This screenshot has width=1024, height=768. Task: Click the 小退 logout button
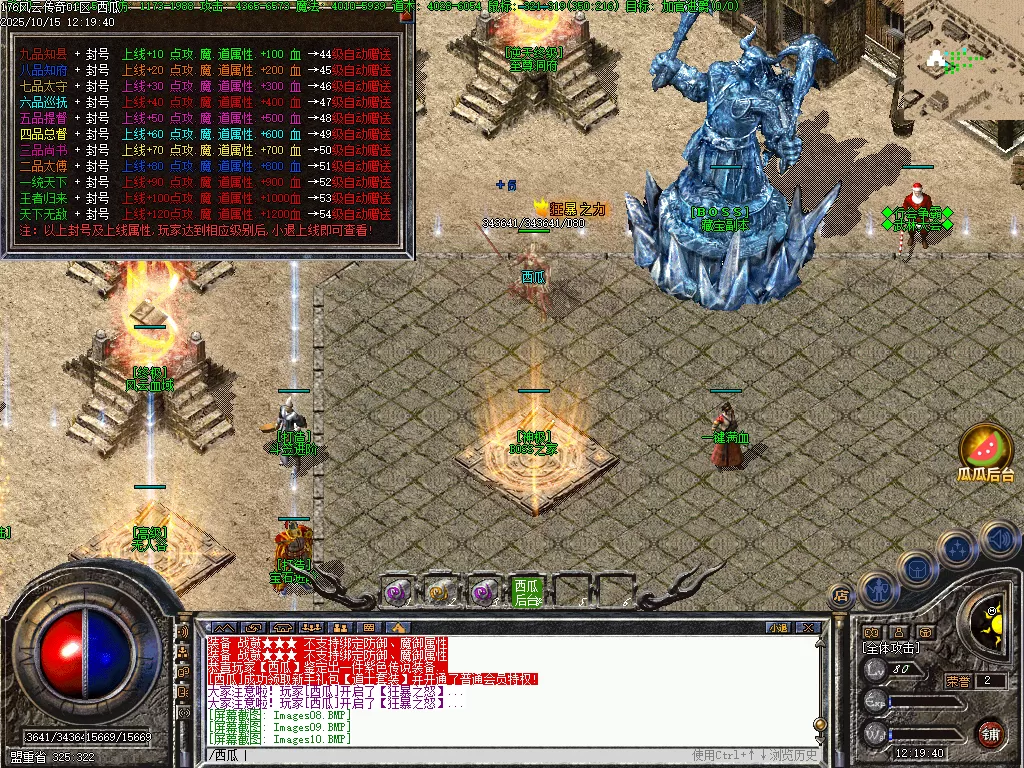pyautogui.click(x=778, y=628)
